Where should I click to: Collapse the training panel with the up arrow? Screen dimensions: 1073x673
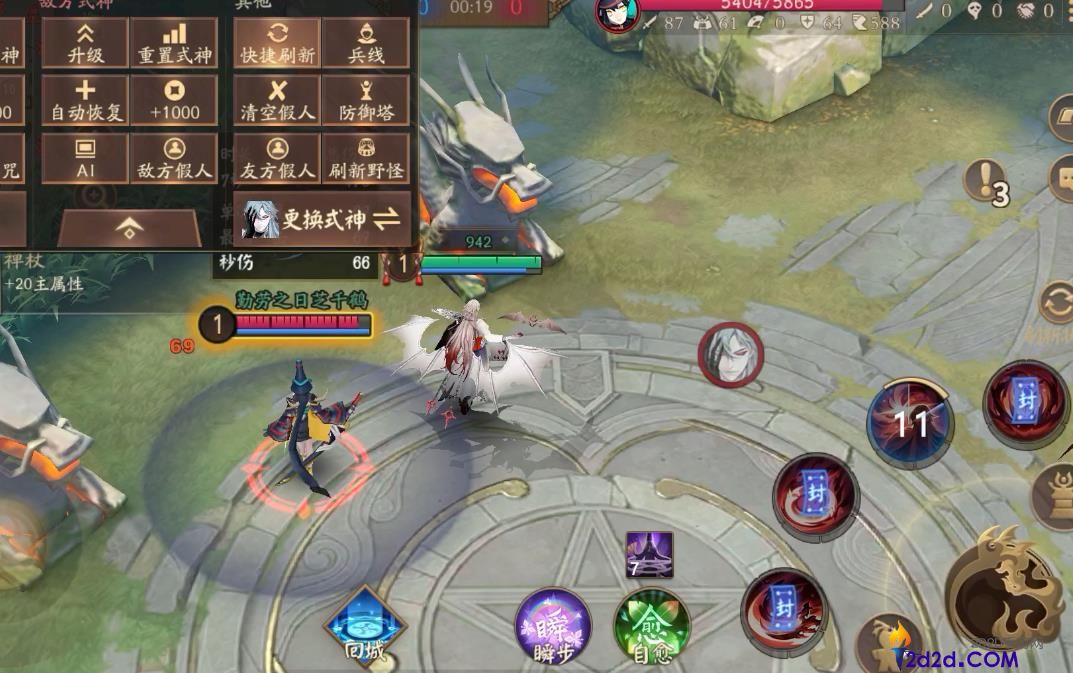[129, 228]
